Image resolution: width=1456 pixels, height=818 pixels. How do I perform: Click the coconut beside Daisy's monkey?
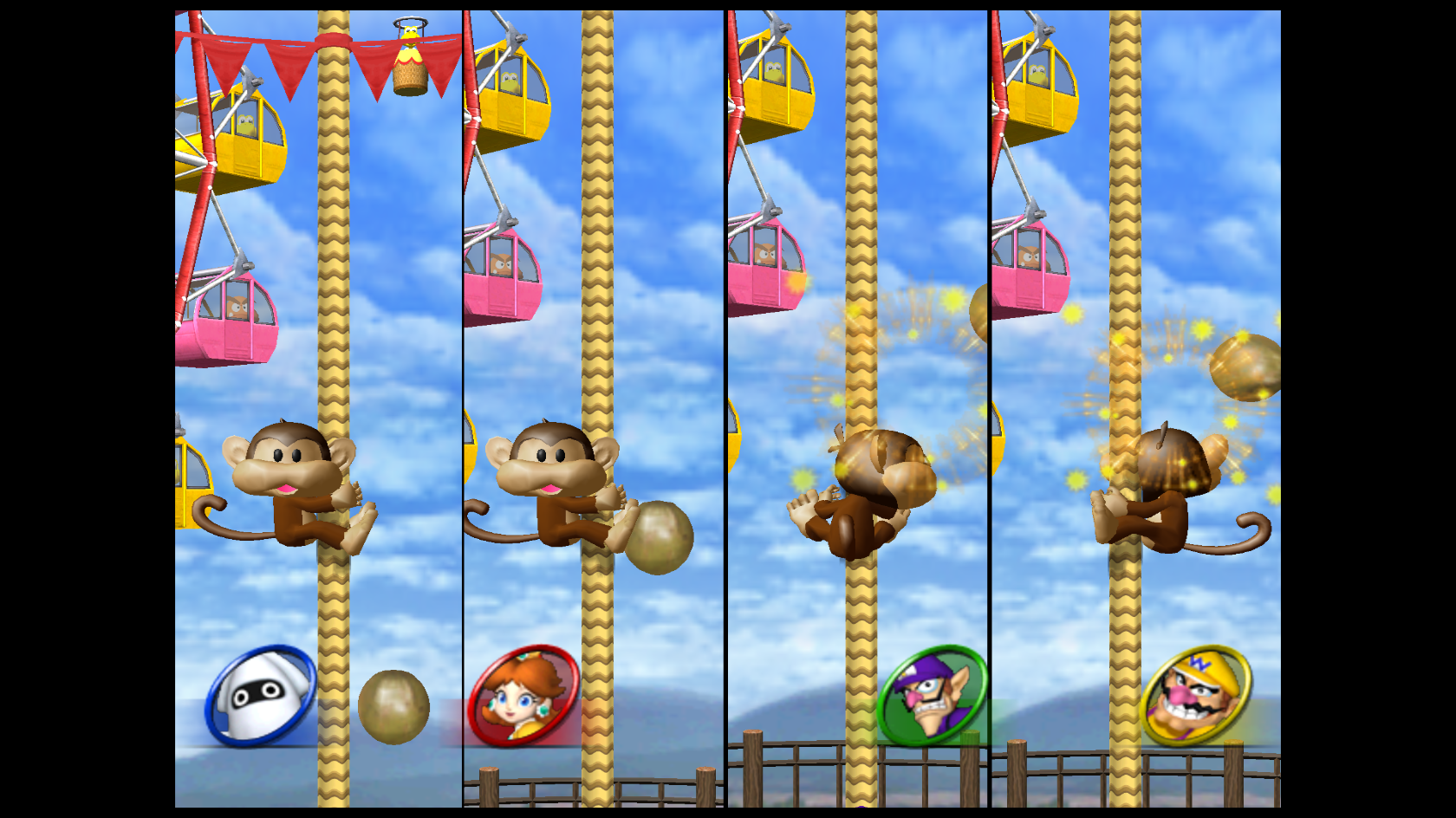(659, 537)
